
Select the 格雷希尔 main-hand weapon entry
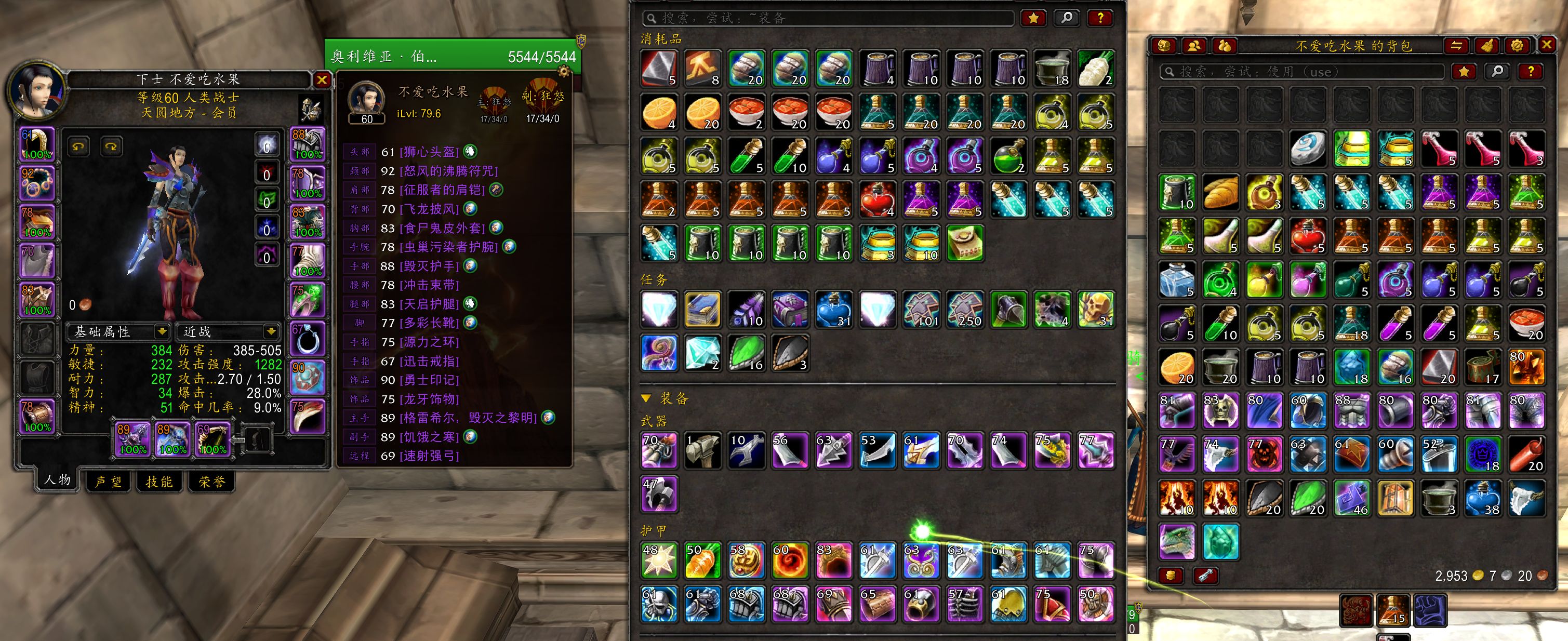468,418
